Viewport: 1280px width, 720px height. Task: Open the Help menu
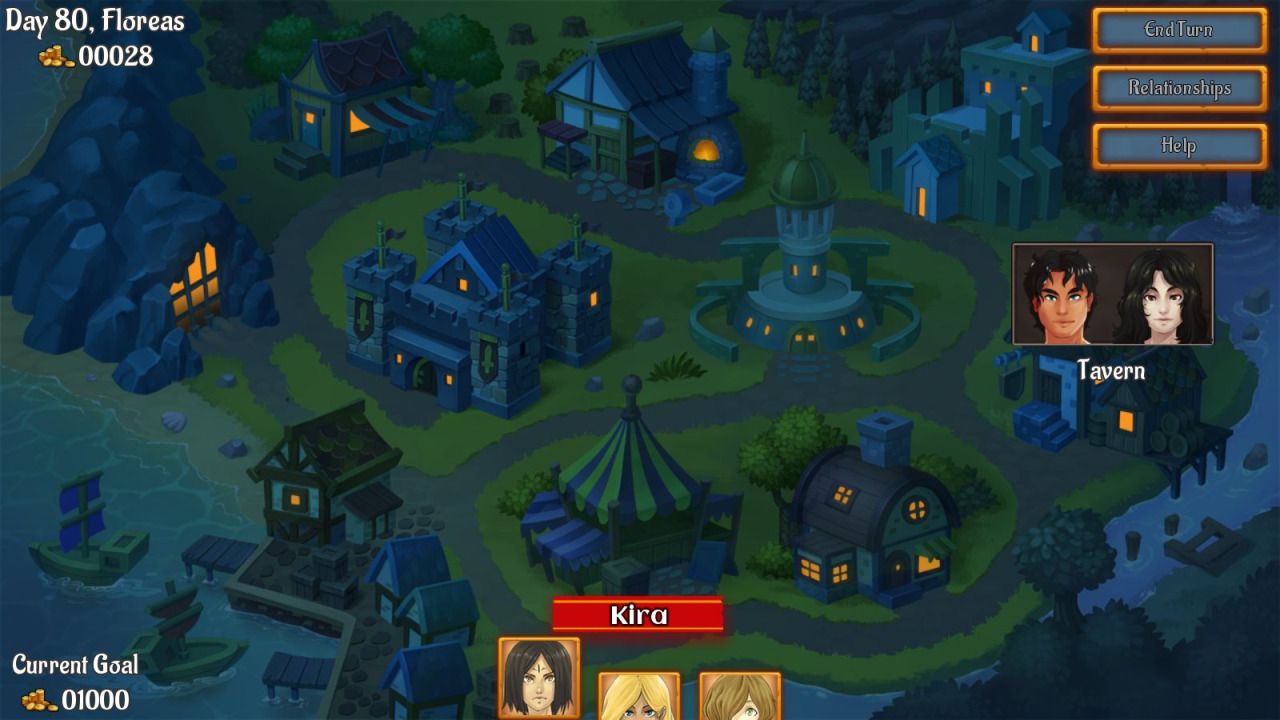pyautogui.click(x=1178, y=146)
